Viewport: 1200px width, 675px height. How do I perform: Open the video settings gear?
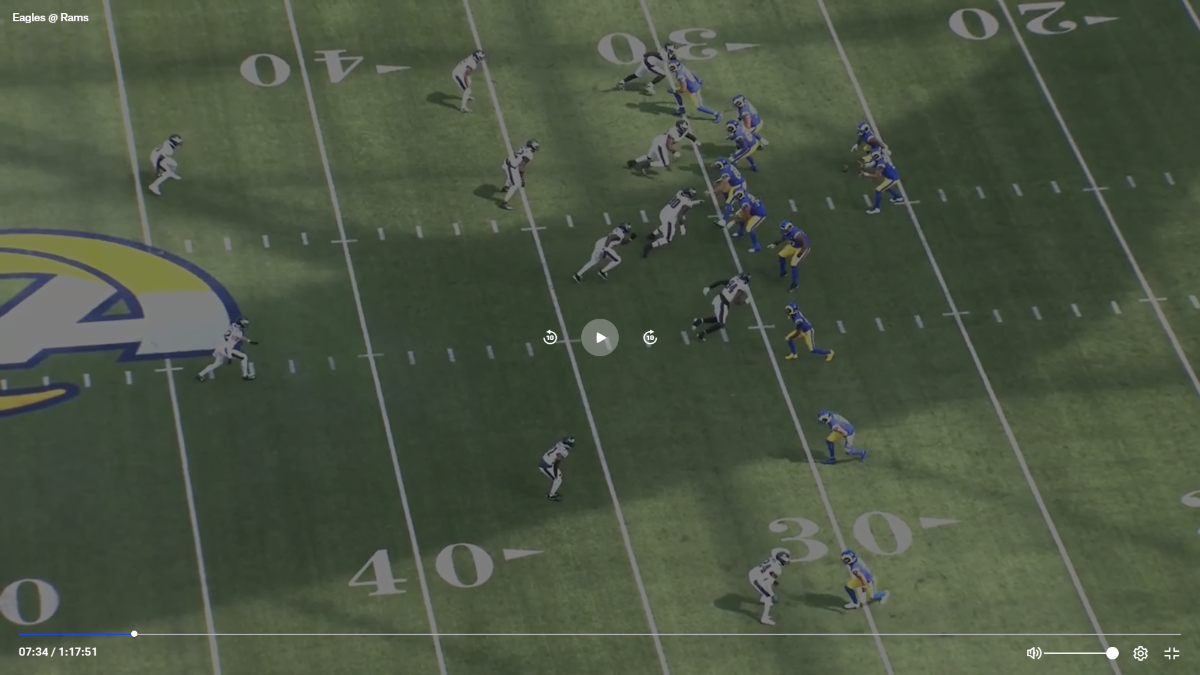coord(1140,653)
